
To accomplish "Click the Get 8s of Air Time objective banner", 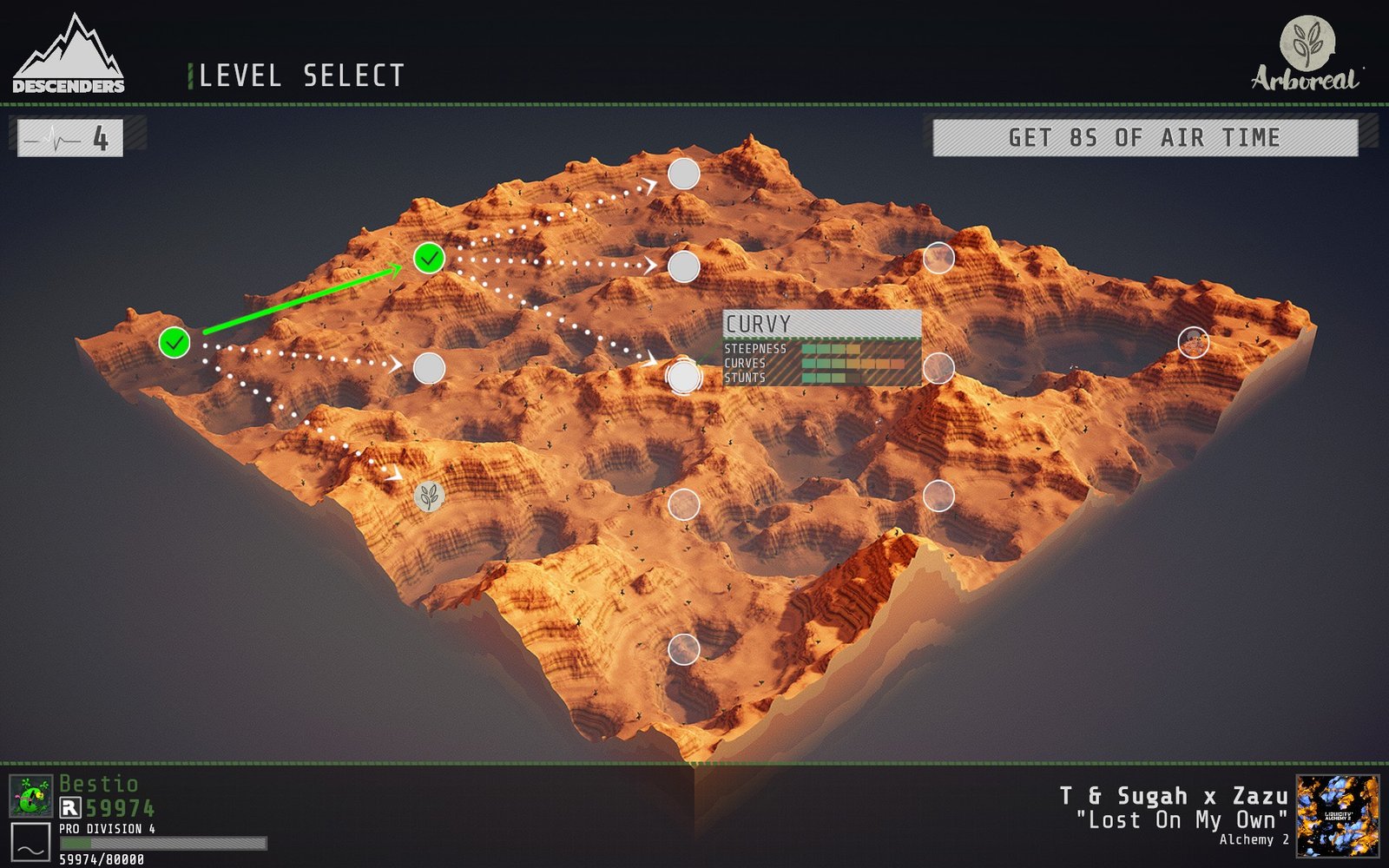I will 1144,138.
